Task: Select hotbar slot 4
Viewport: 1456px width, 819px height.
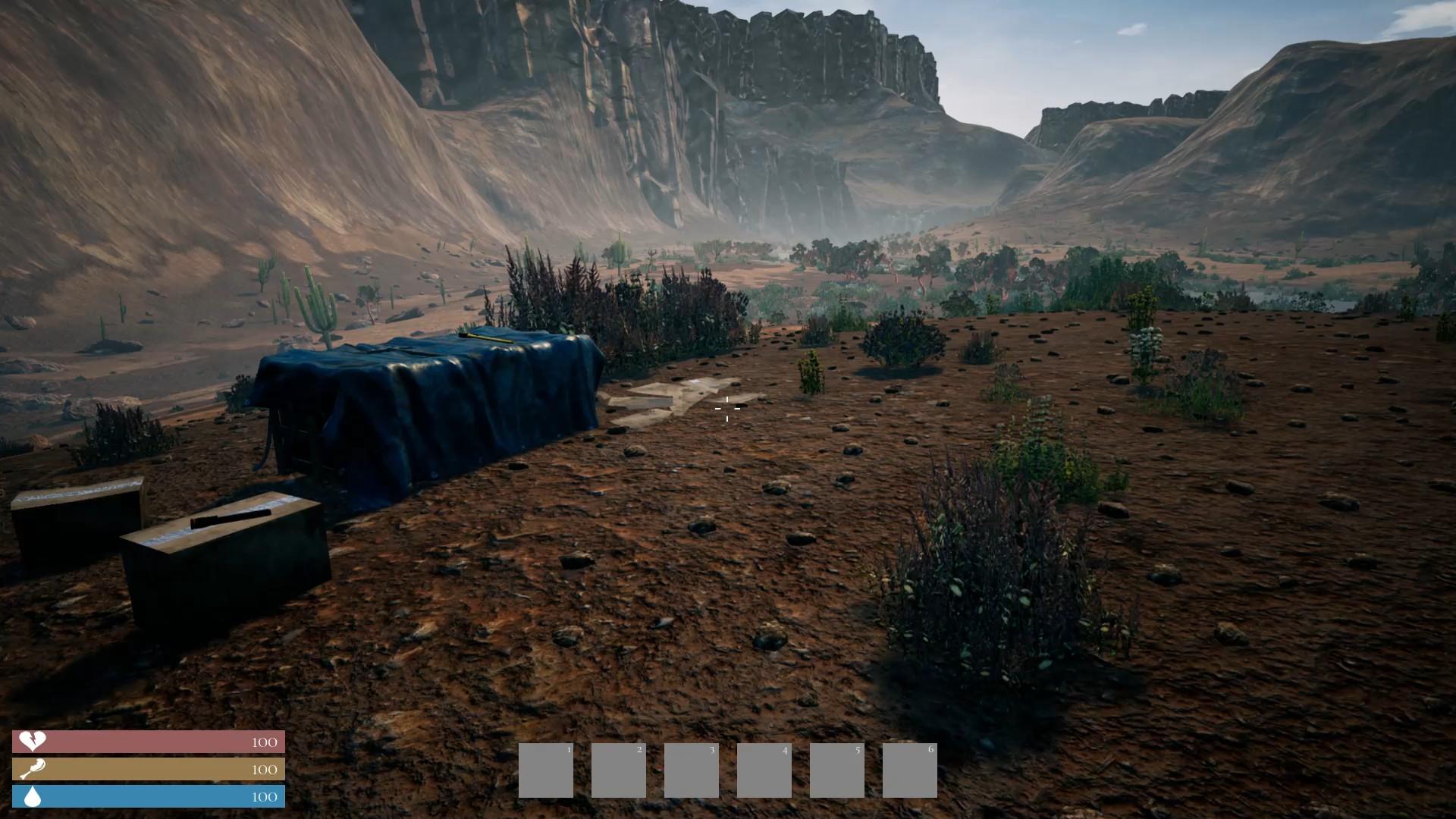Action: coord(764,770)
